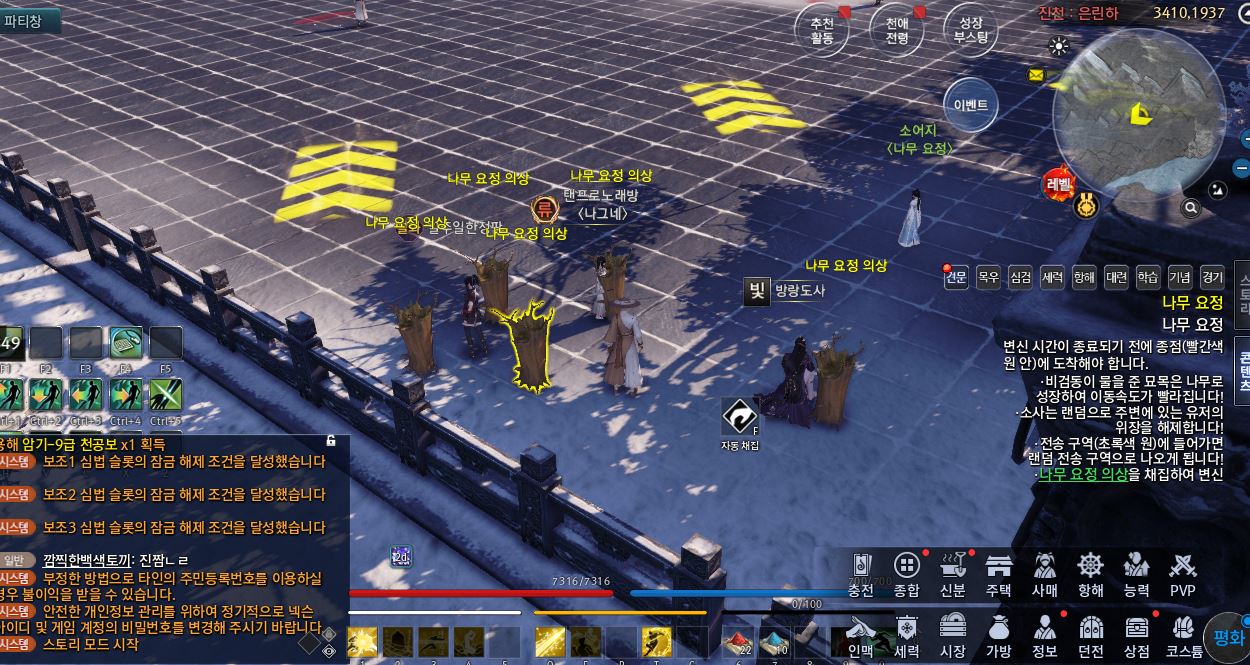Switch to the 학습 quest tab
This screenshot has height=665, width=1250.
1148,277
